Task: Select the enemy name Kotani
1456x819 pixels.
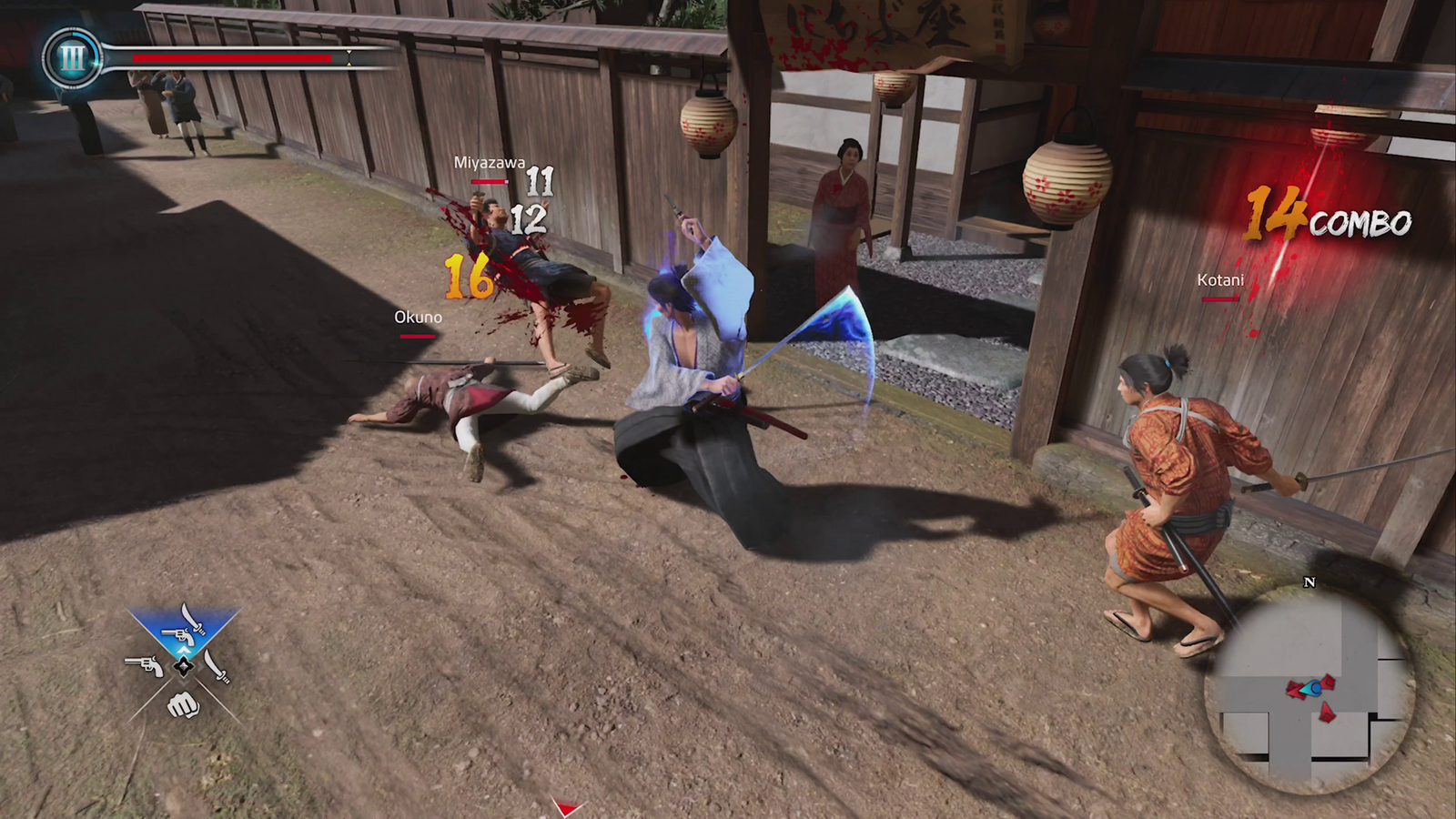Action: [1219, 281]
